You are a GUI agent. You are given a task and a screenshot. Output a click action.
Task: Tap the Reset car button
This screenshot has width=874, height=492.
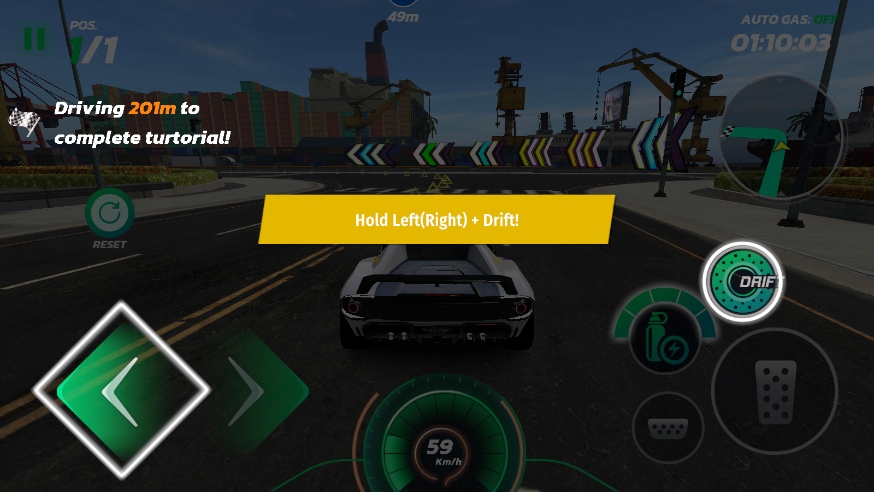[109, 214]
